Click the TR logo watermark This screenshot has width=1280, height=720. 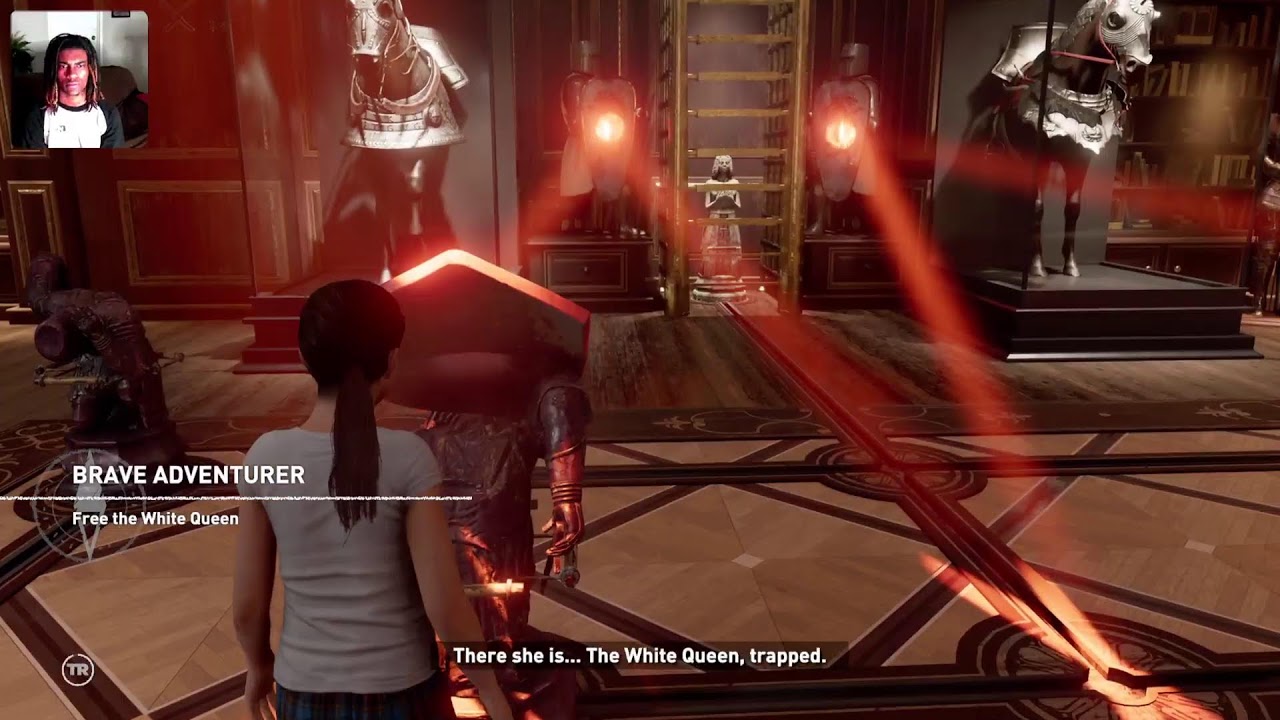pyautogui.click(x=77, y=670)
